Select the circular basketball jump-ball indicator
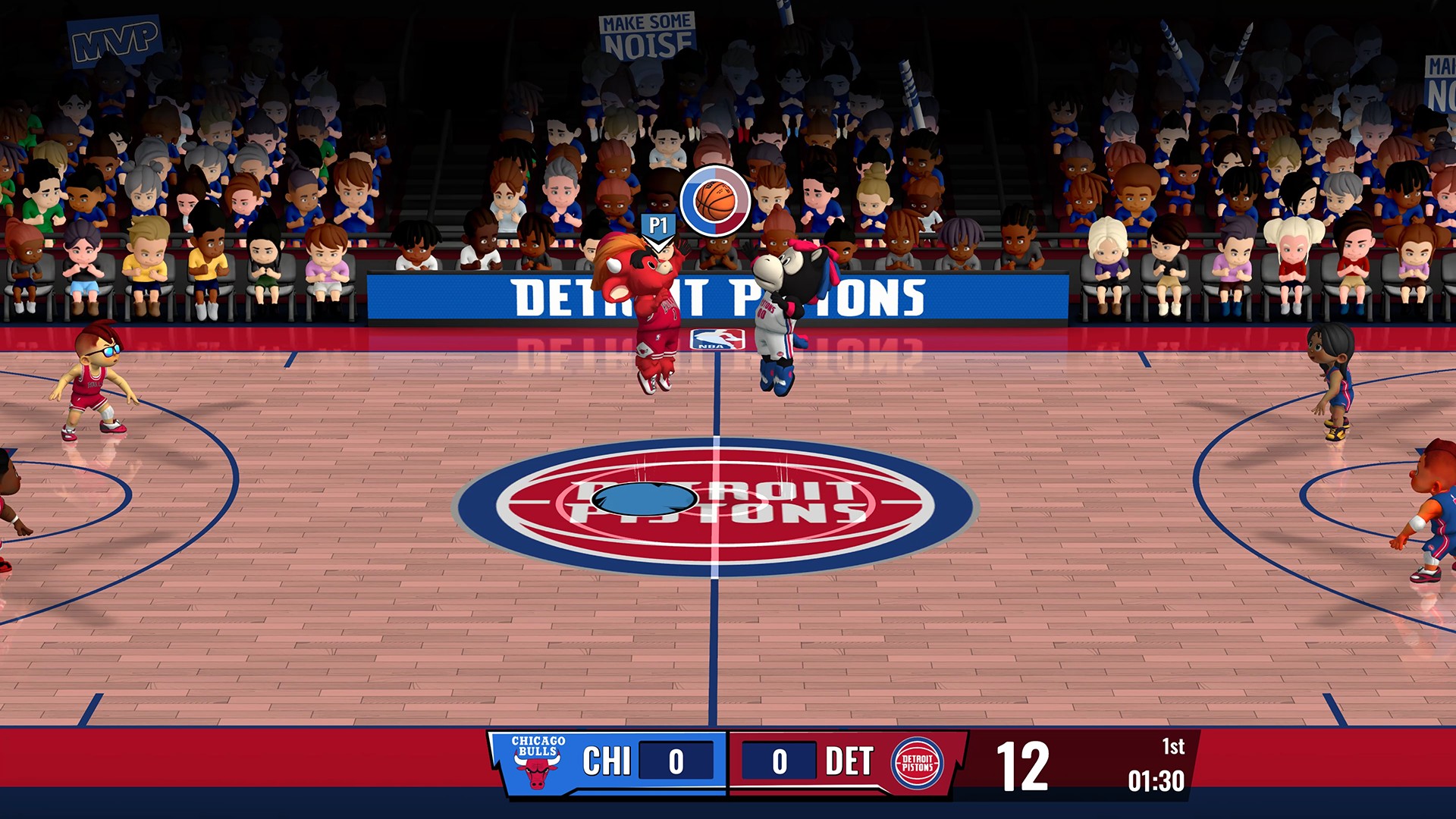This screenshot has width=1456, height=819. (715, 201)
